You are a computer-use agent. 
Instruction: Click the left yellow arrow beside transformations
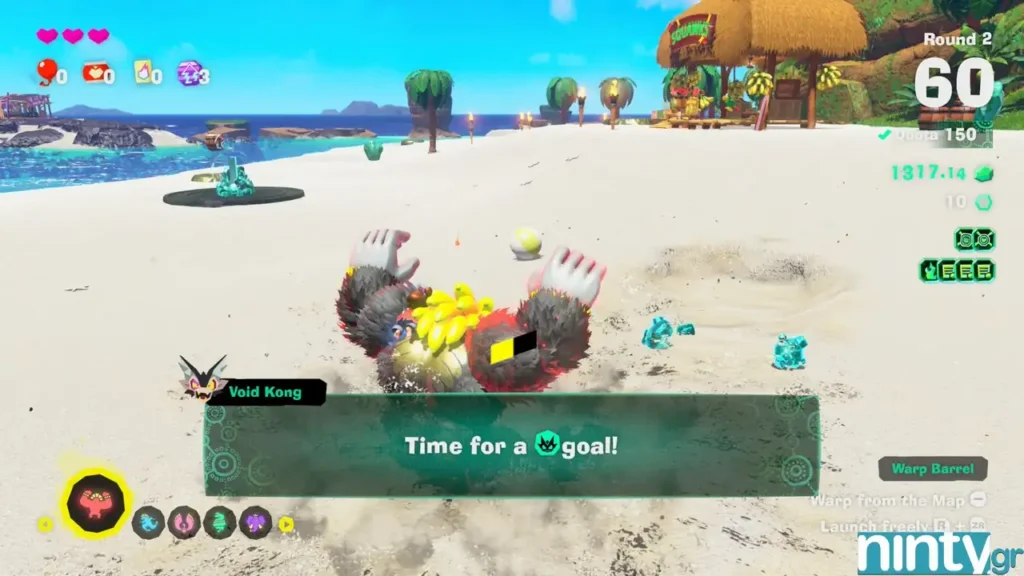(x=44, y=523)
